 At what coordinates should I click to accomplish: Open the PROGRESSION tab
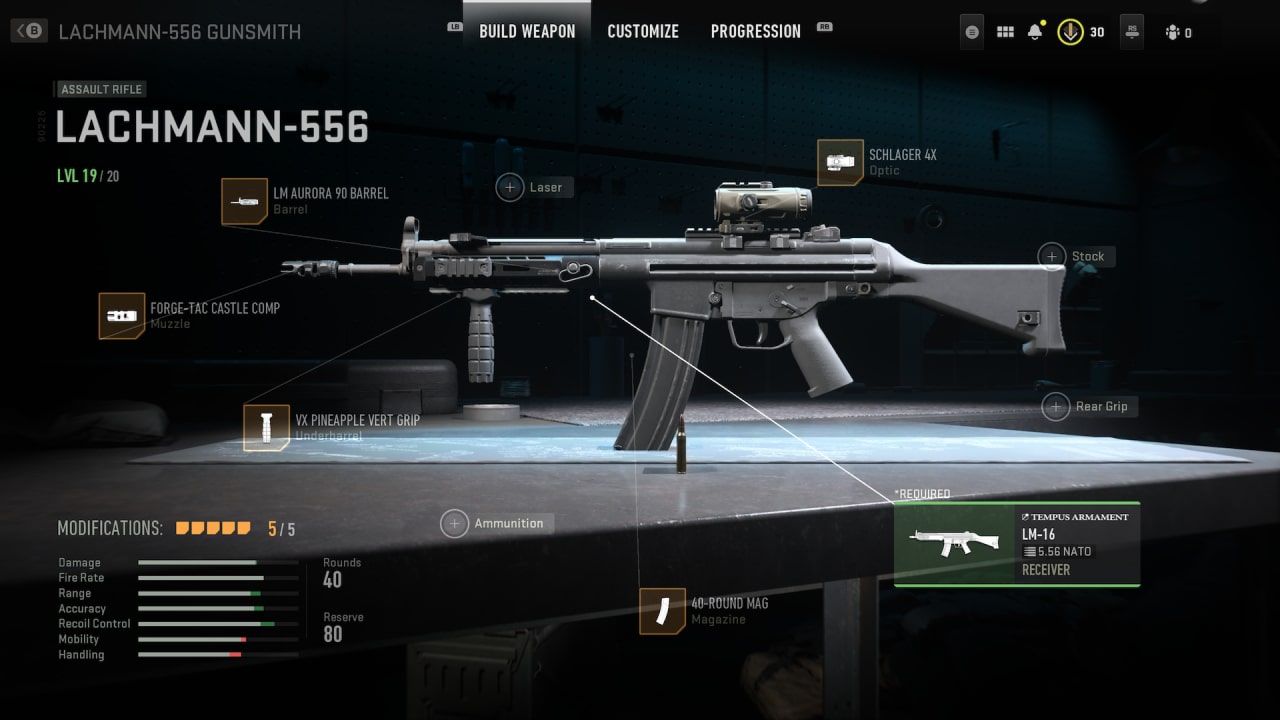tap(756, 31)
